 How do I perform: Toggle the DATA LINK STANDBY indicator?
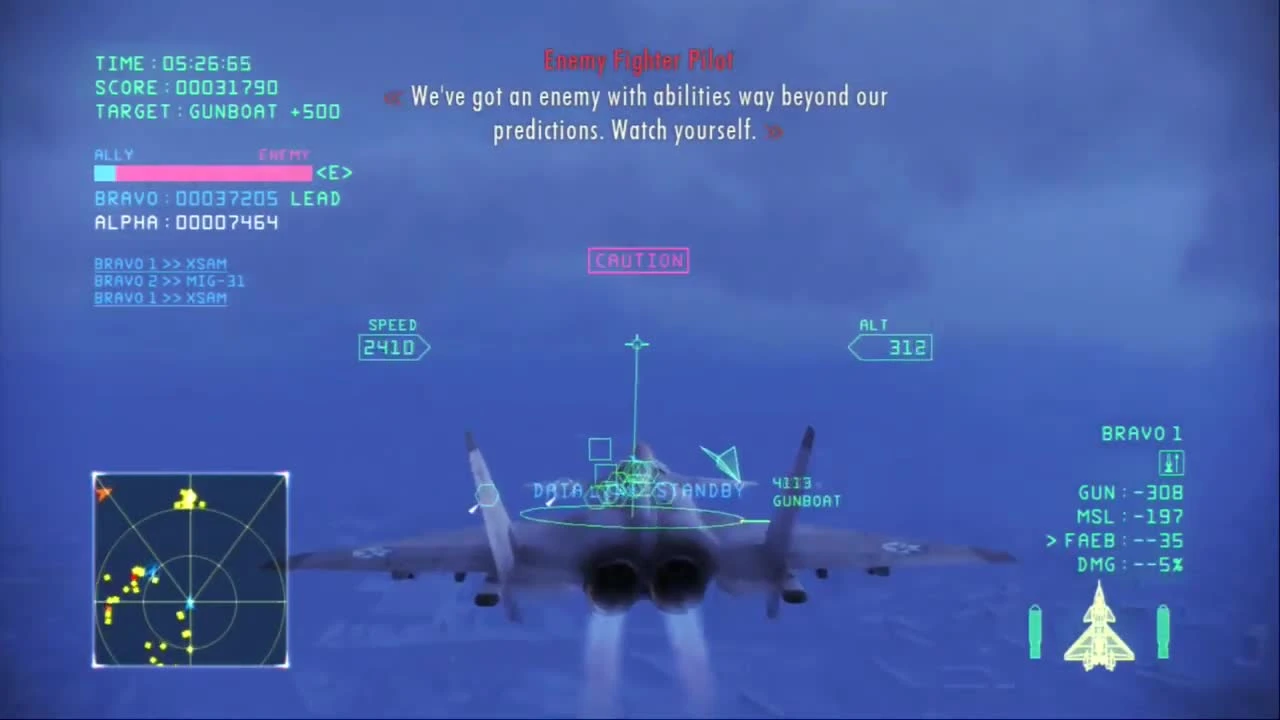click(638, 490)
